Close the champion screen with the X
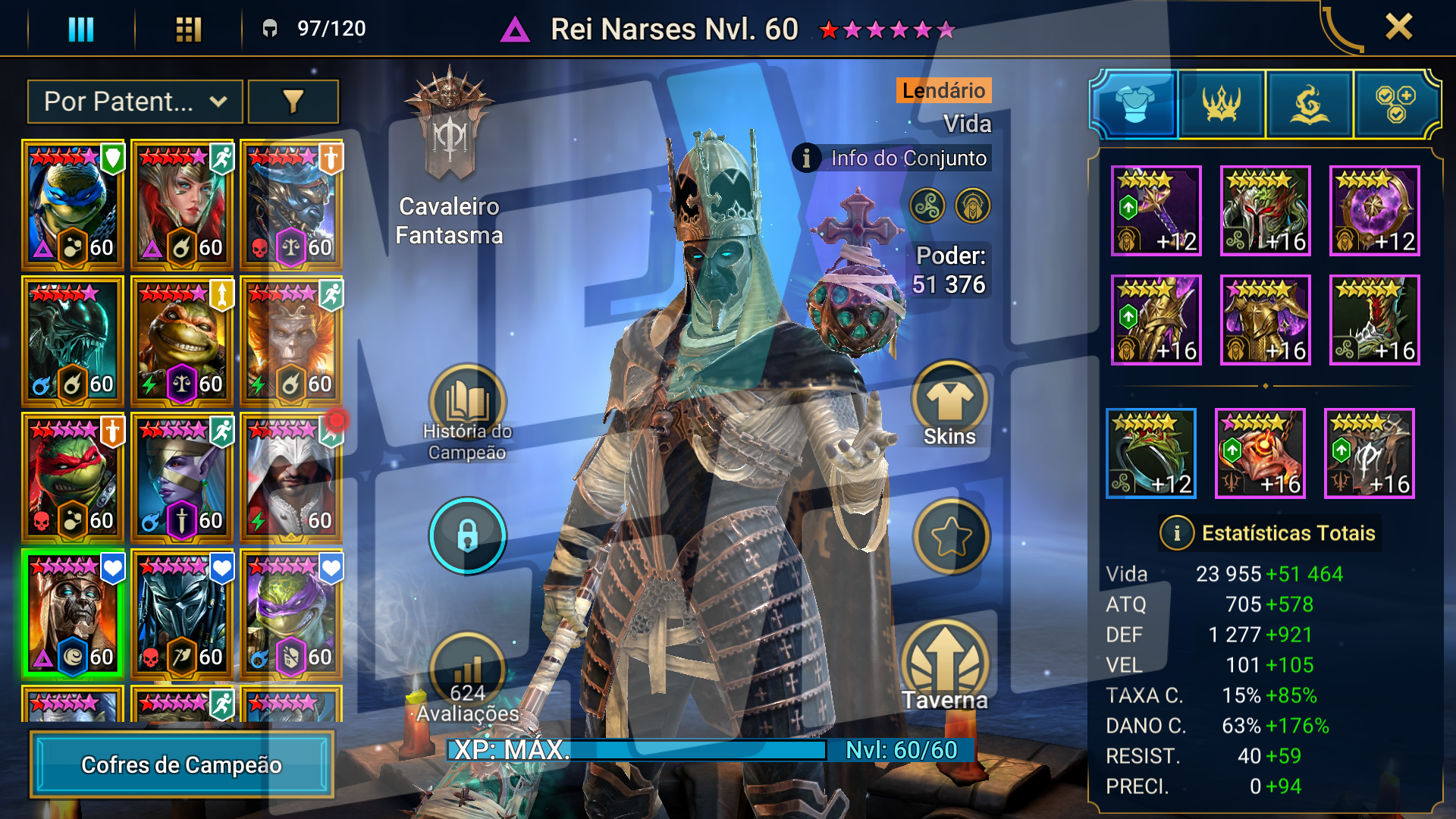Viewport: 1456px width, 819px height. (1398, 27)
